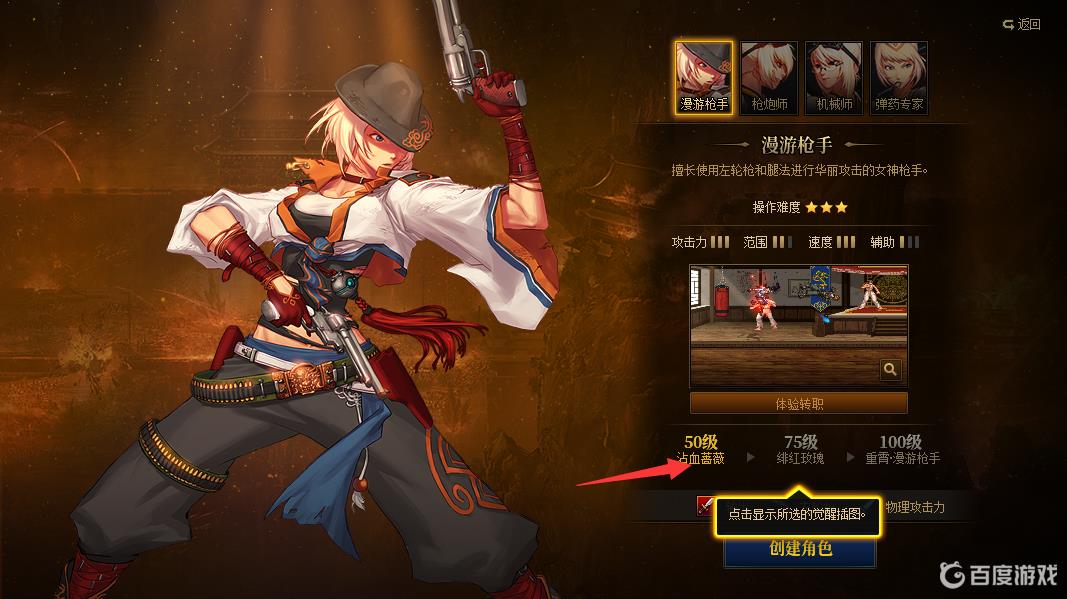Show the level 75 绯红玫瑰 awakening

click(x=800, y=449)
